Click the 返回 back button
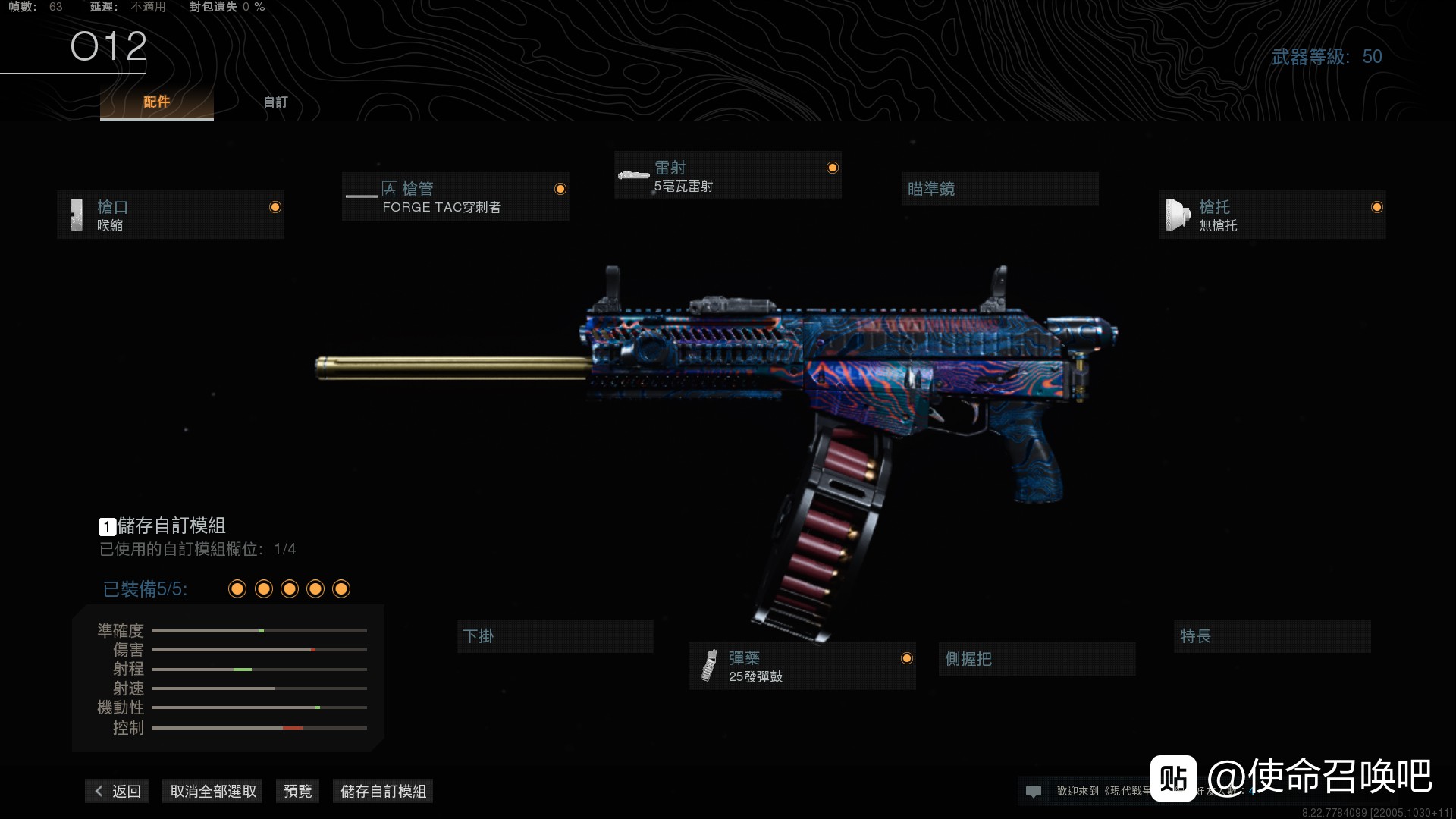The height and width of the screenshot is (819, 1456). coord(118,792)
